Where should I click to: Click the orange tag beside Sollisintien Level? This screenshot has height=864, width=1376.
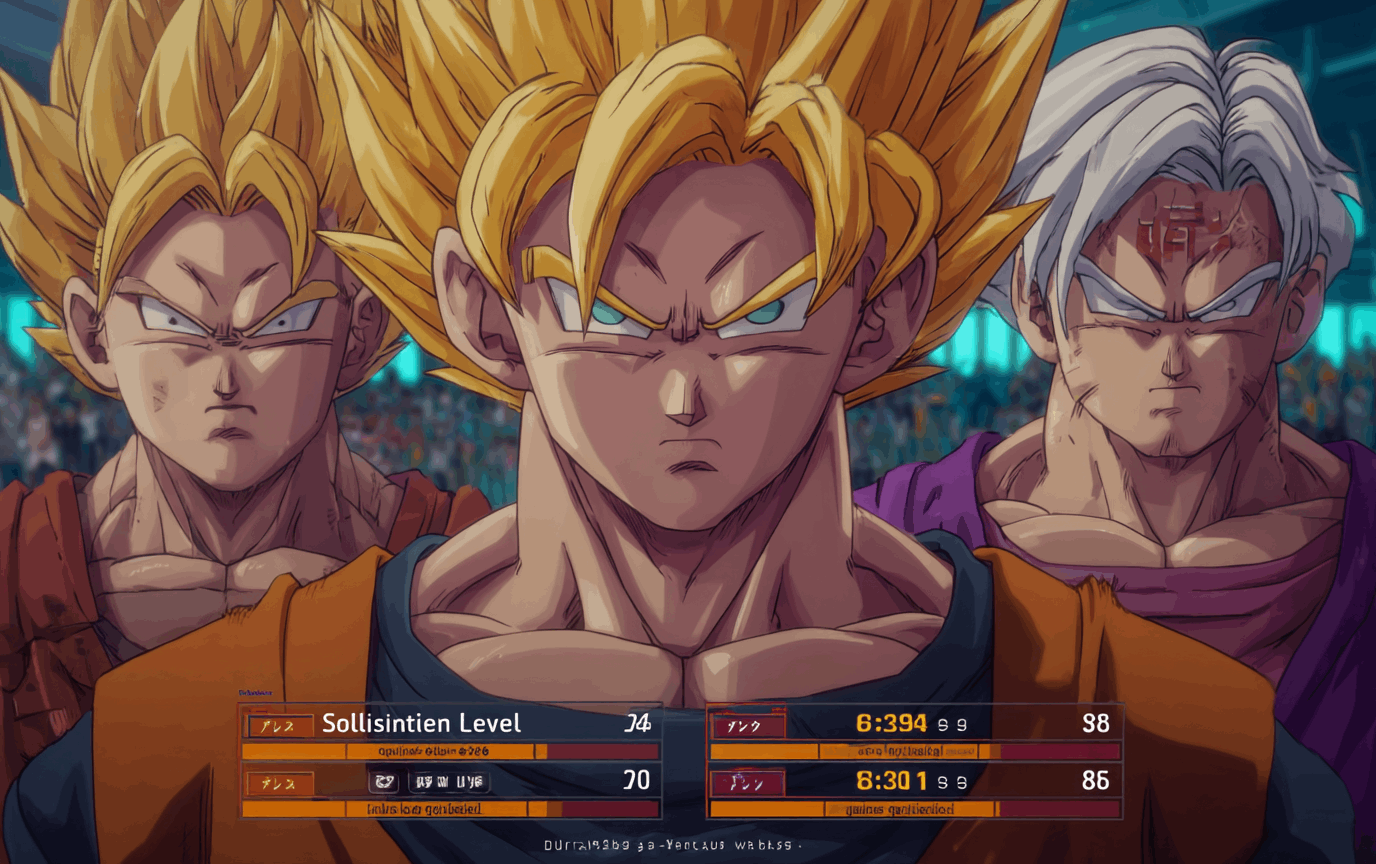pos(280,725)
